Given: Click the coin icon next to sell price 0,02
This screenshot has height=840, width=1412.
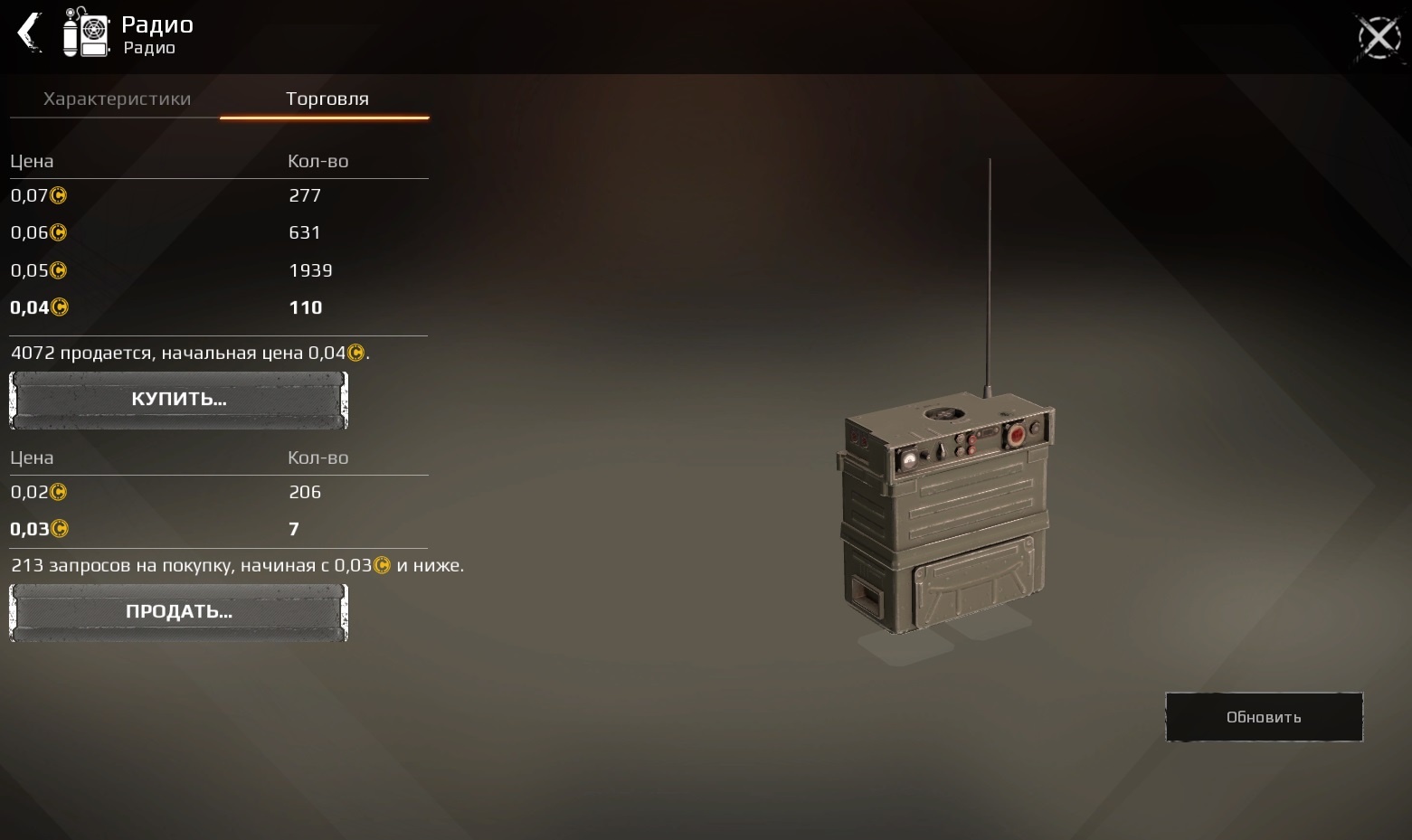Looking at the screenshot, I should pyautogui.click(x=58, y=492).
